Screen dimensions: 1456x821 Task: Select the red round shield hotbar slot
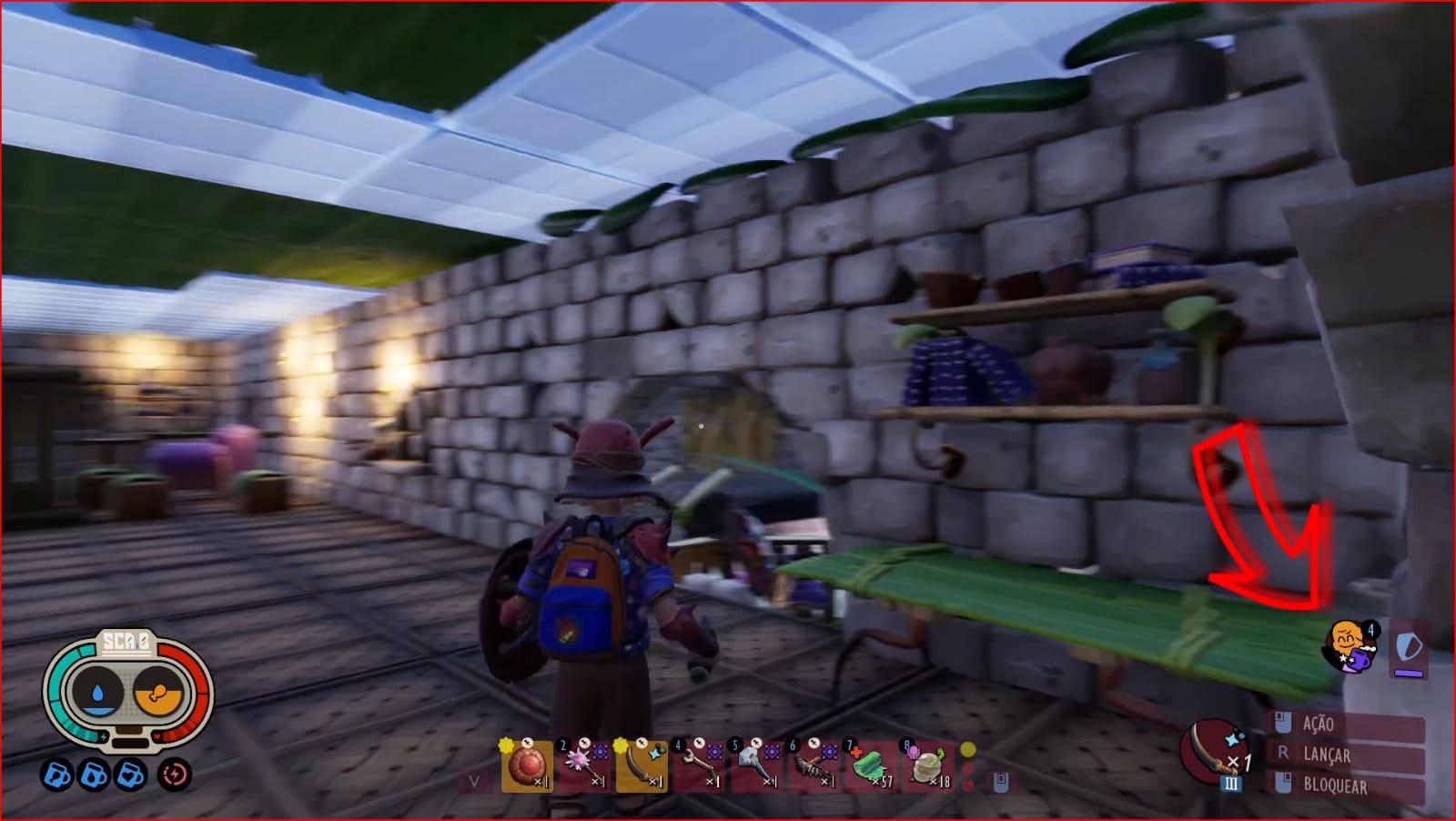pyautogui.click(x=526, y=766)
